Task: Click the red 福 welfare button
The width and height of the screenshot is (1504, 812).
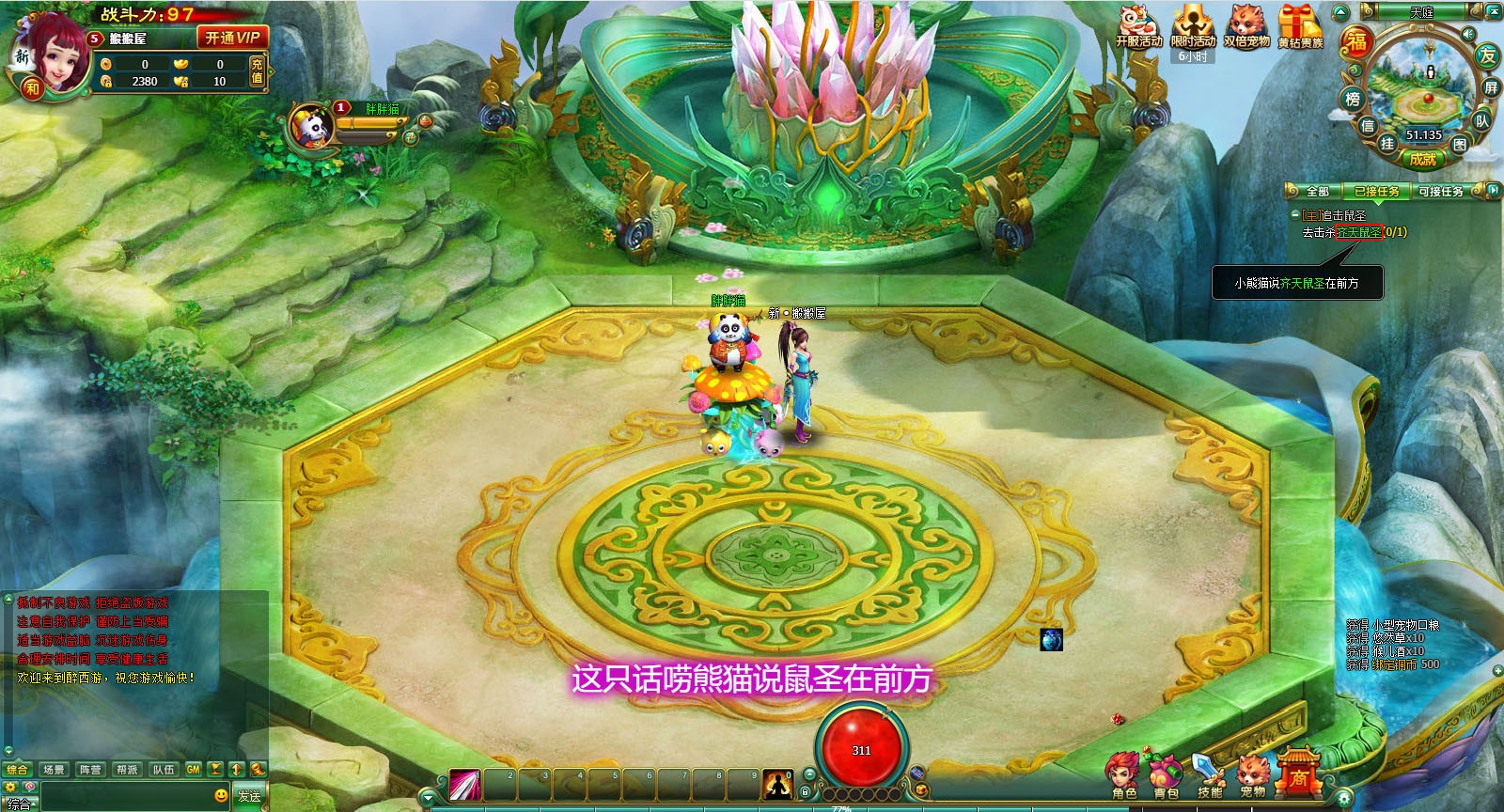Action: coord(1356,41)
